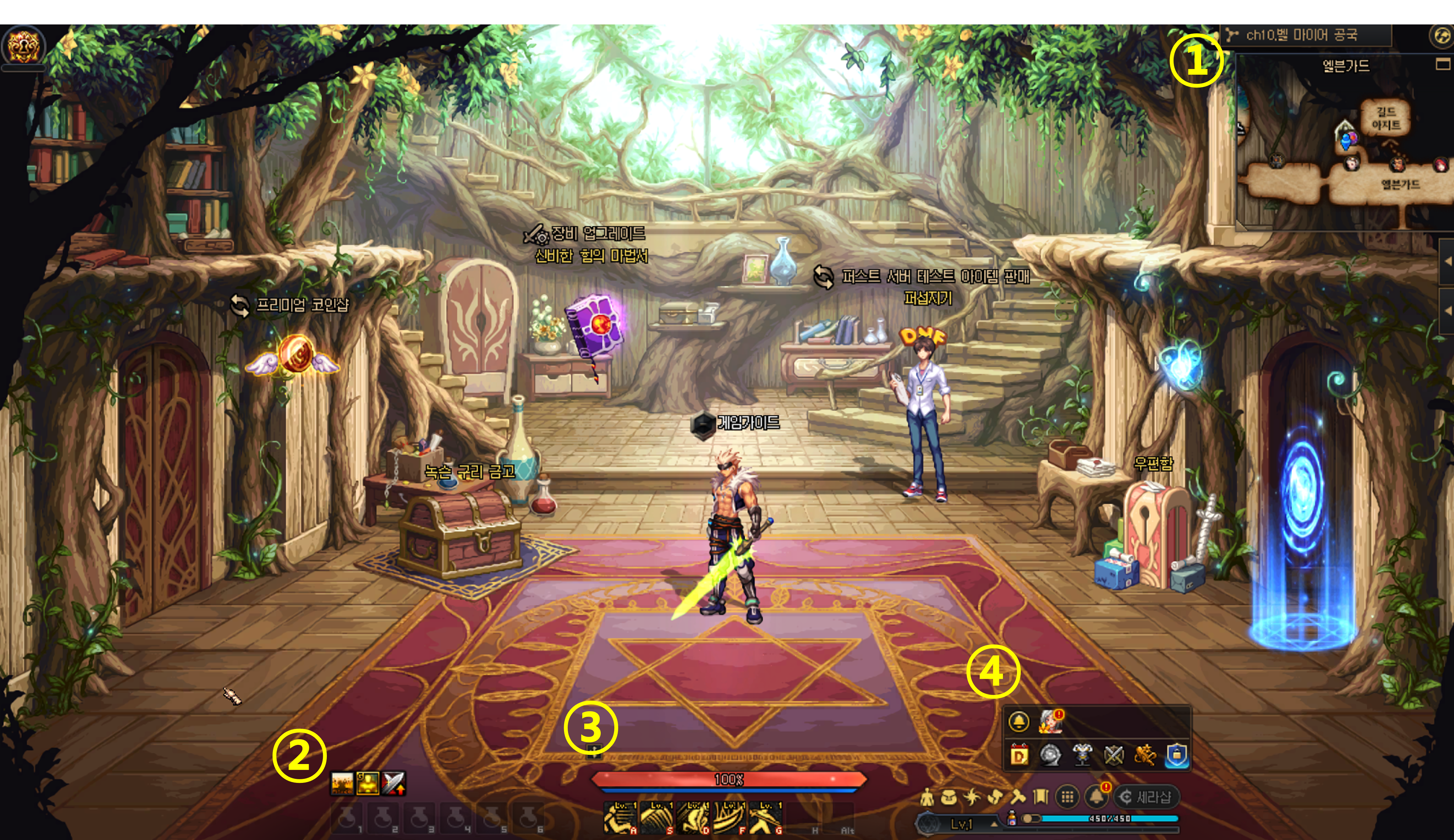Click the sword upgrade buff icon

pos(394,783)
